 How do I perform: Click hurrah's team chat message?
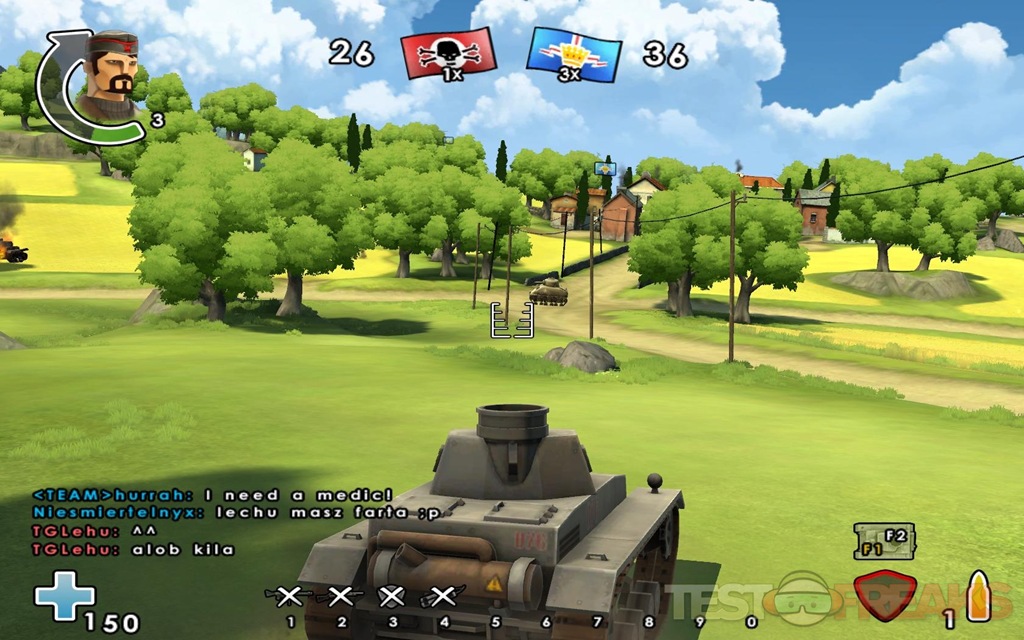212,495
